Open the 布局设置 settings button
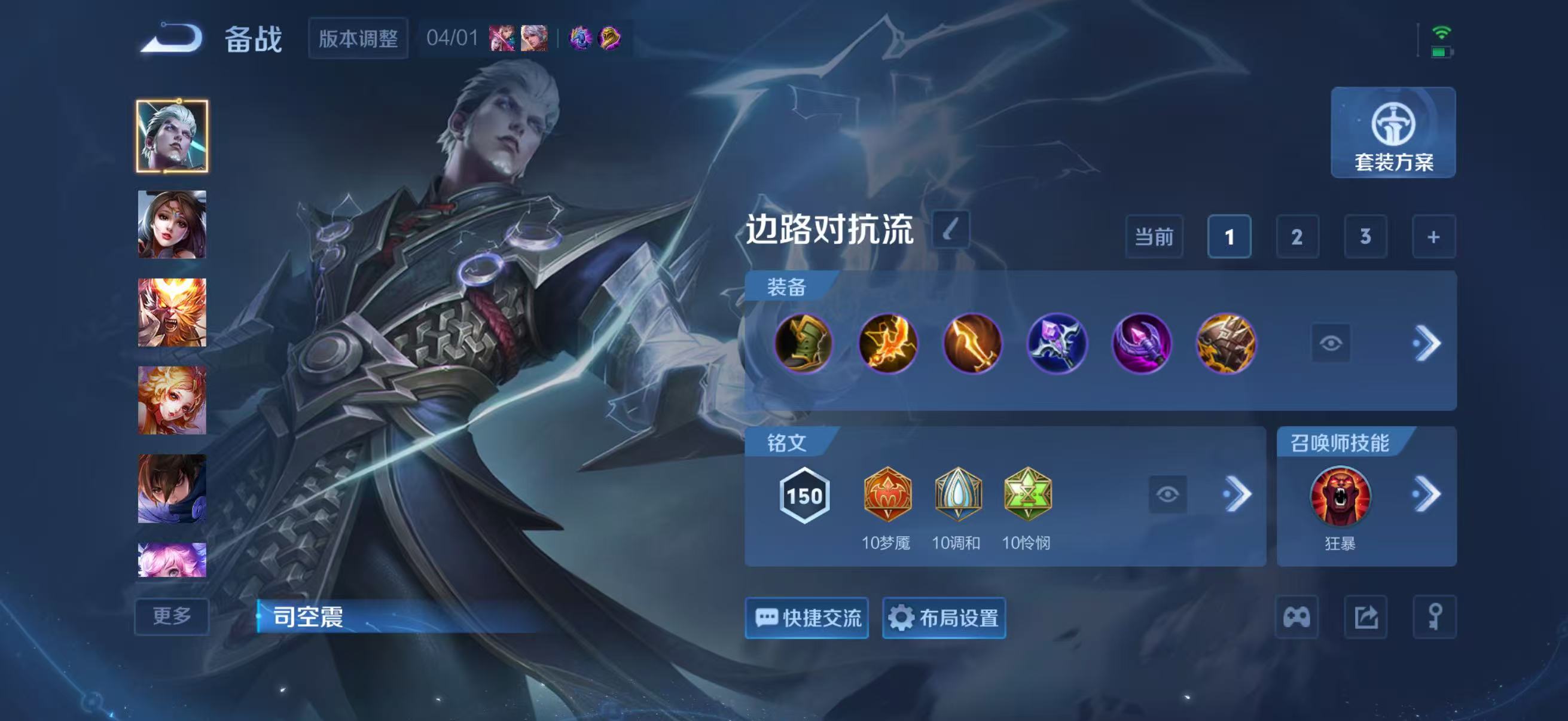 pyautogui.click(x=944, y=617)
